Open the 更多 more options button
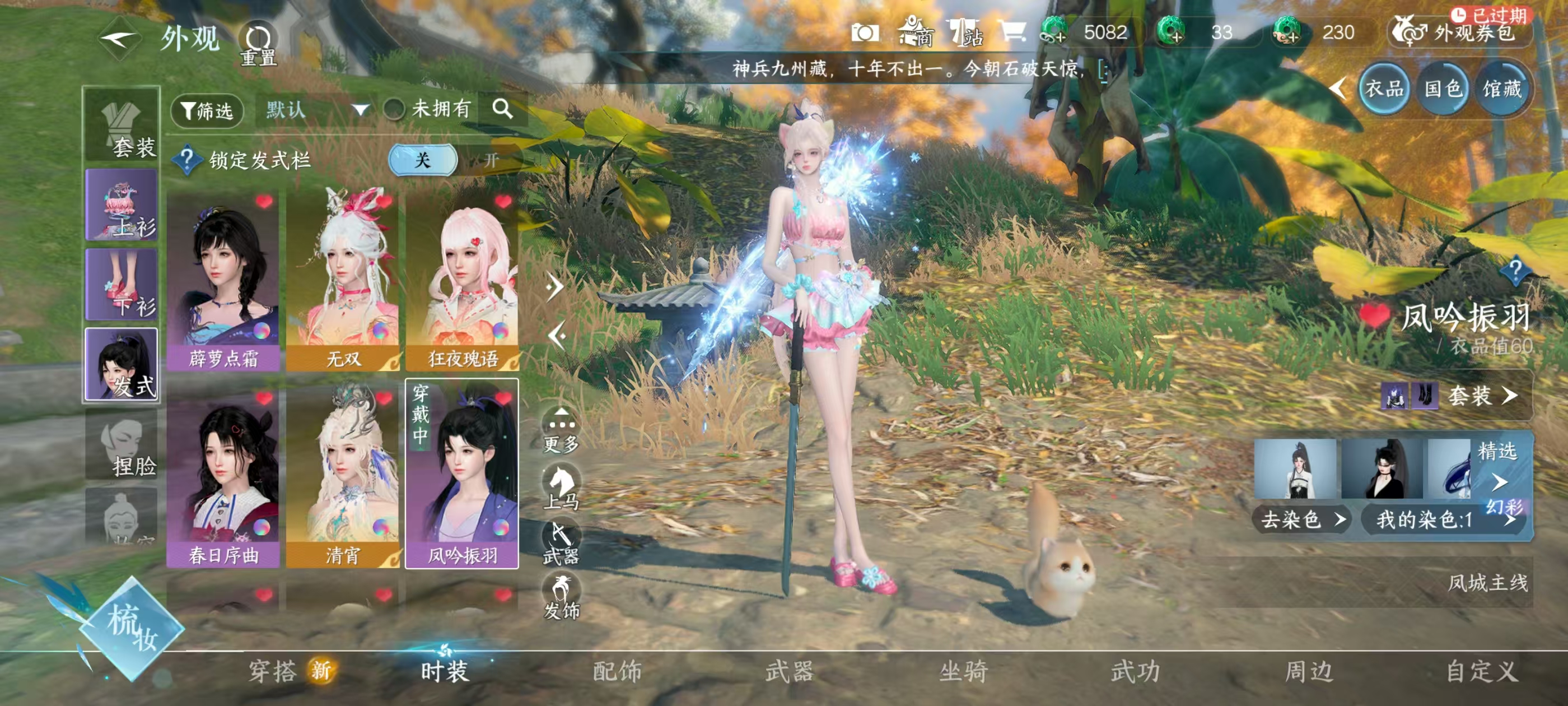Viewport: 1568px width, 706px height. point(561,432)
